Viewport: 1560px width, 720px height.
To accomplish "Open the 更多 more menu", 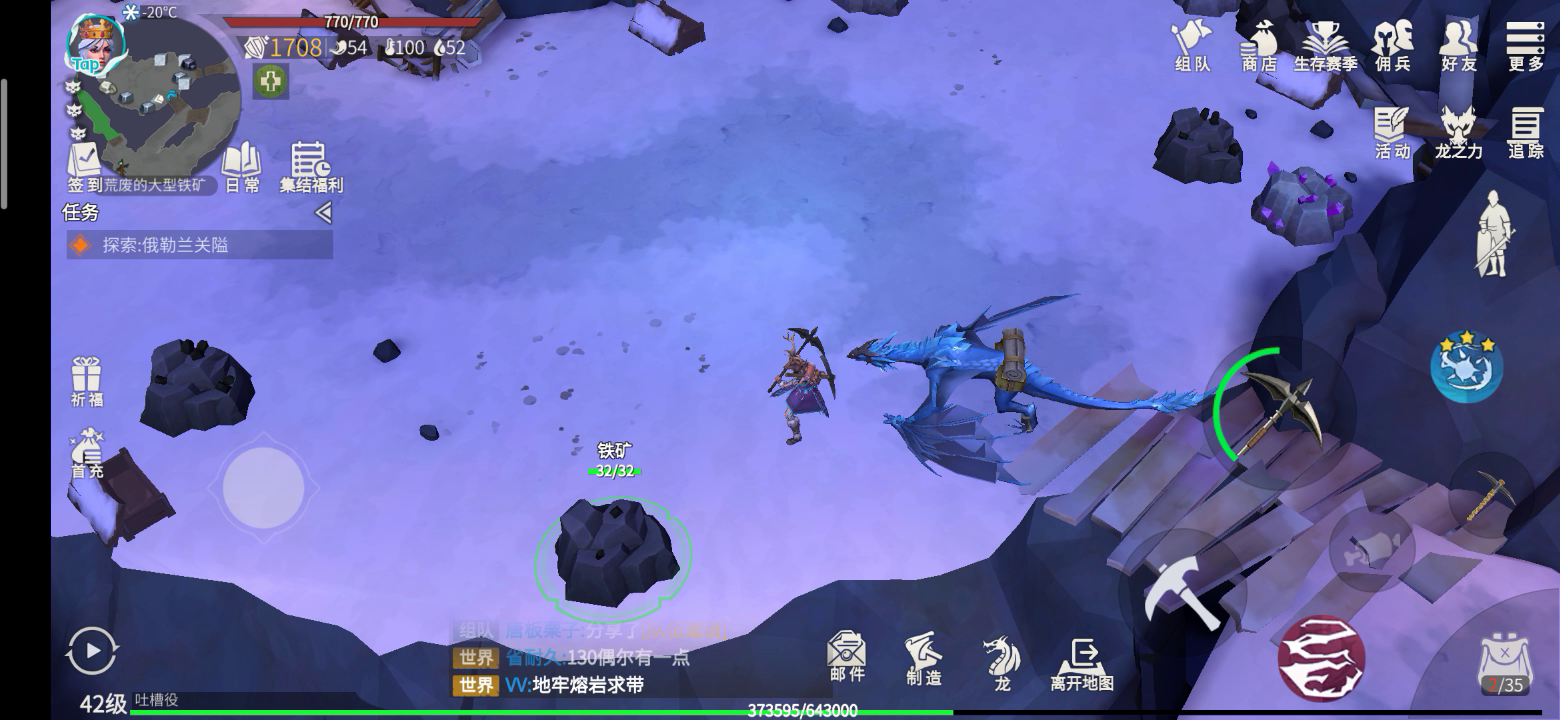I will point(1525,46).
